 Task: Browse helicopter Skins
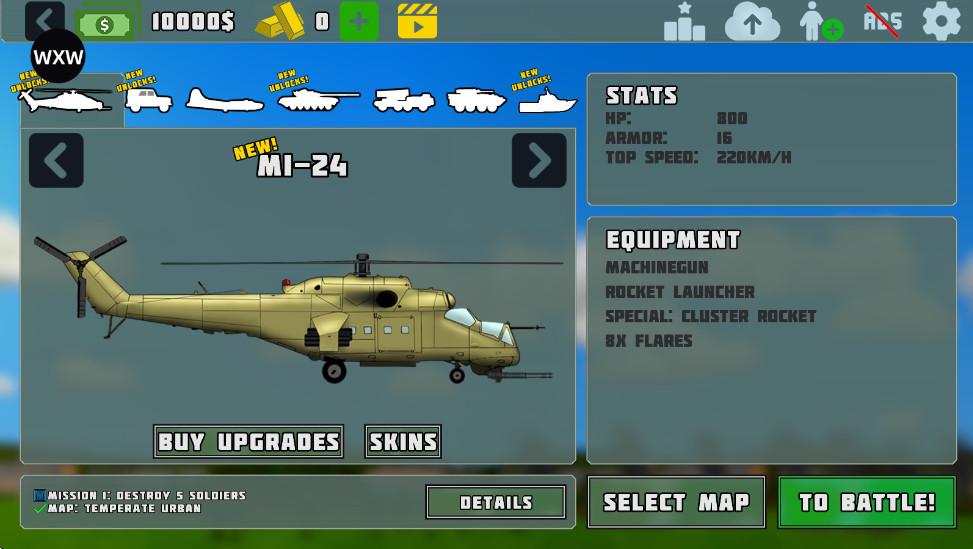403,441
